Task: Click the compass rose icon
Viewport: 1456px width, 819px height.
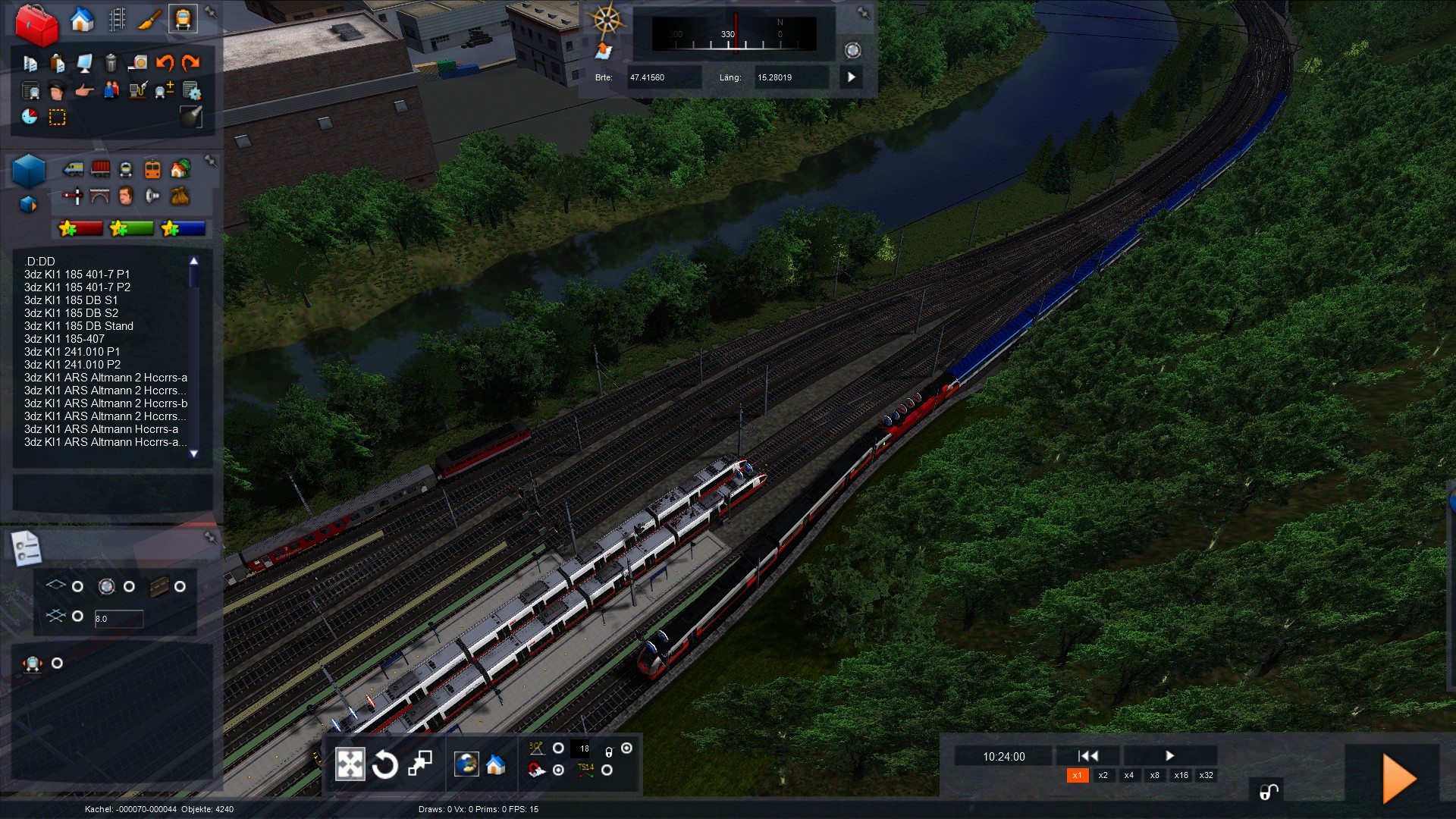Action: [607, 20]
